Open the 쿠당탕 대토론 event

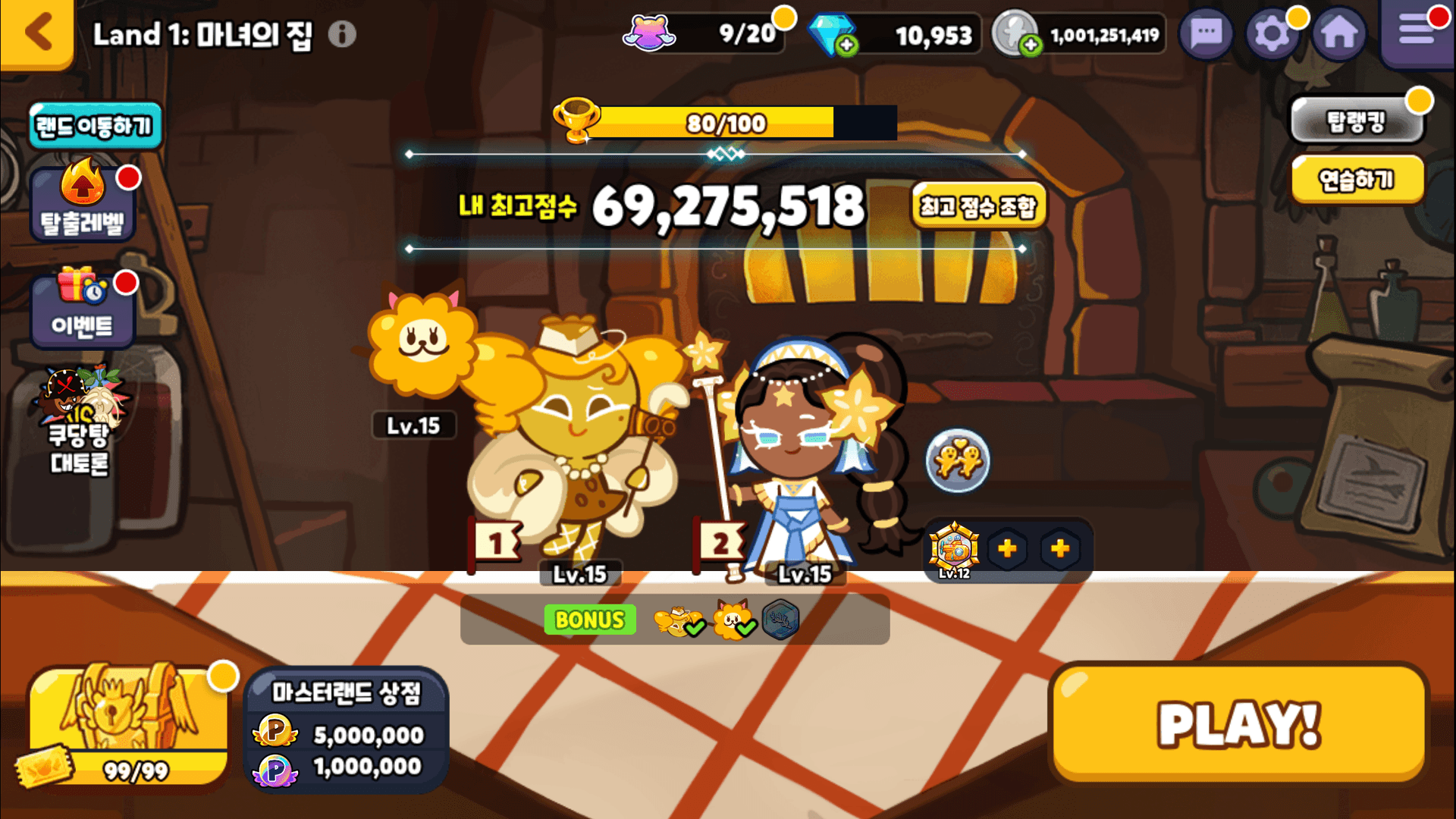pyautogui.click(x=80, y=425)
